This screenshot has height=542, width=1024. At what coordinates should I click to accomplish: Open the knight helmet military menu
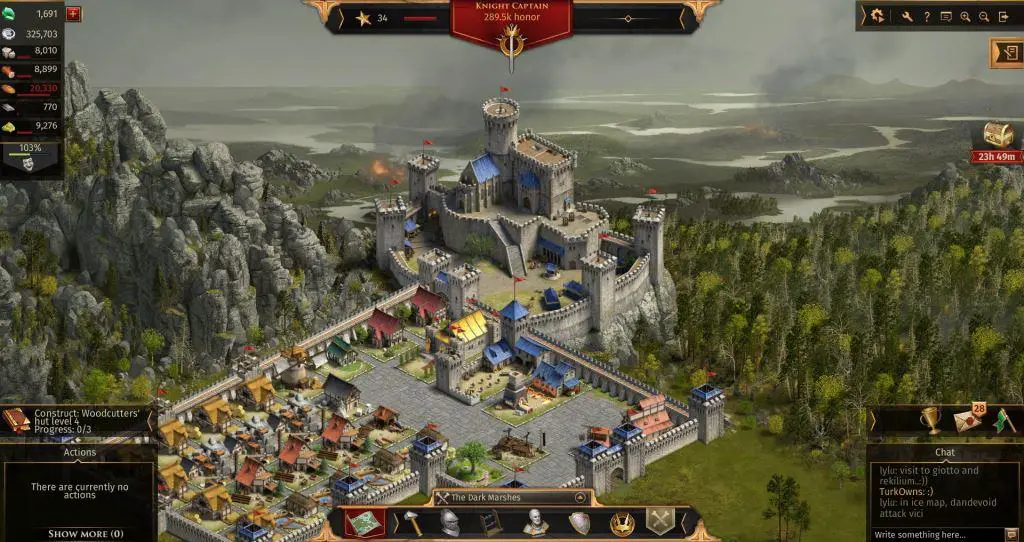[450, 522]
